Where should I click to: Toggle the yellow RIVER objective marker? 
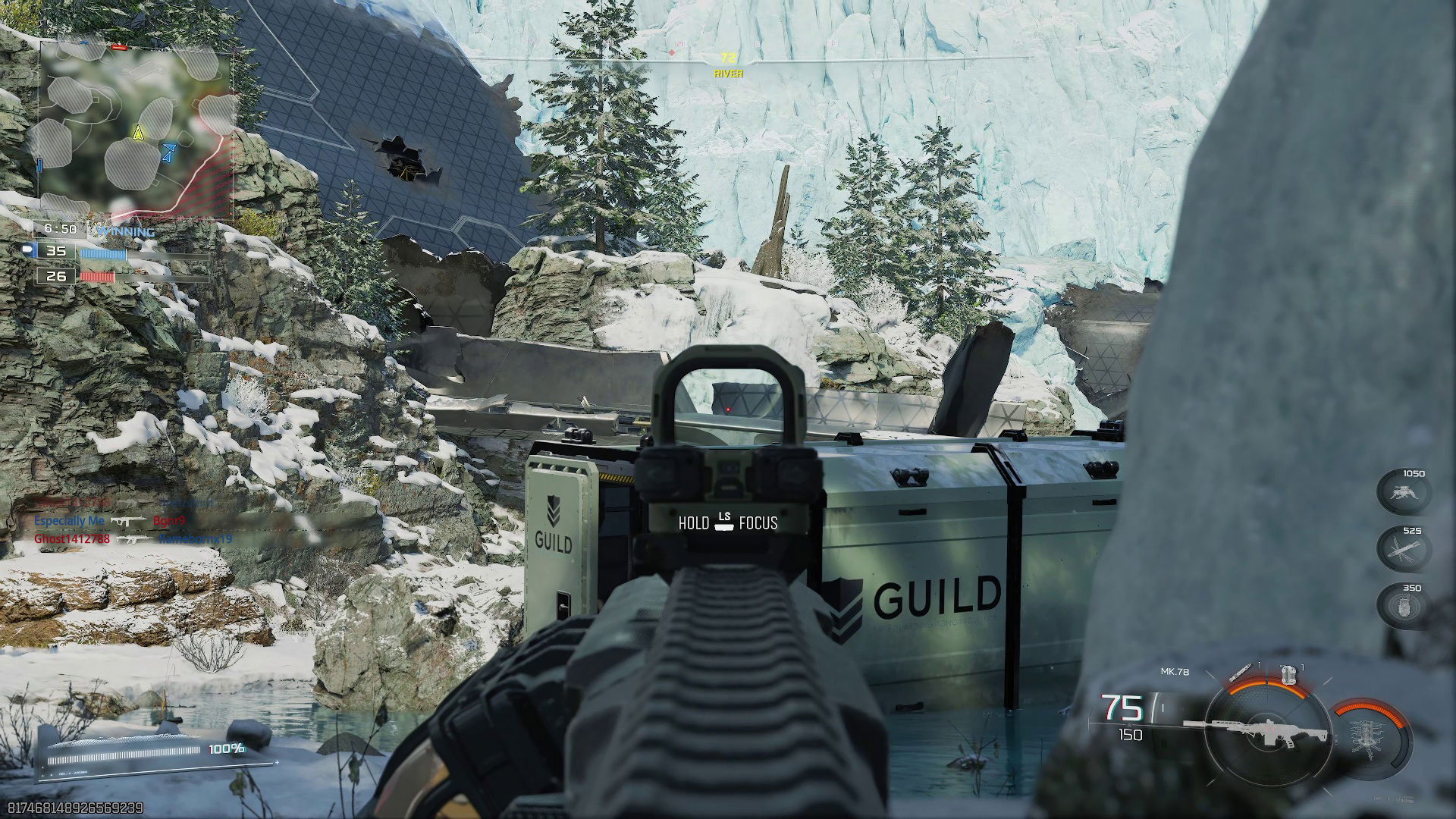(728, 62)
